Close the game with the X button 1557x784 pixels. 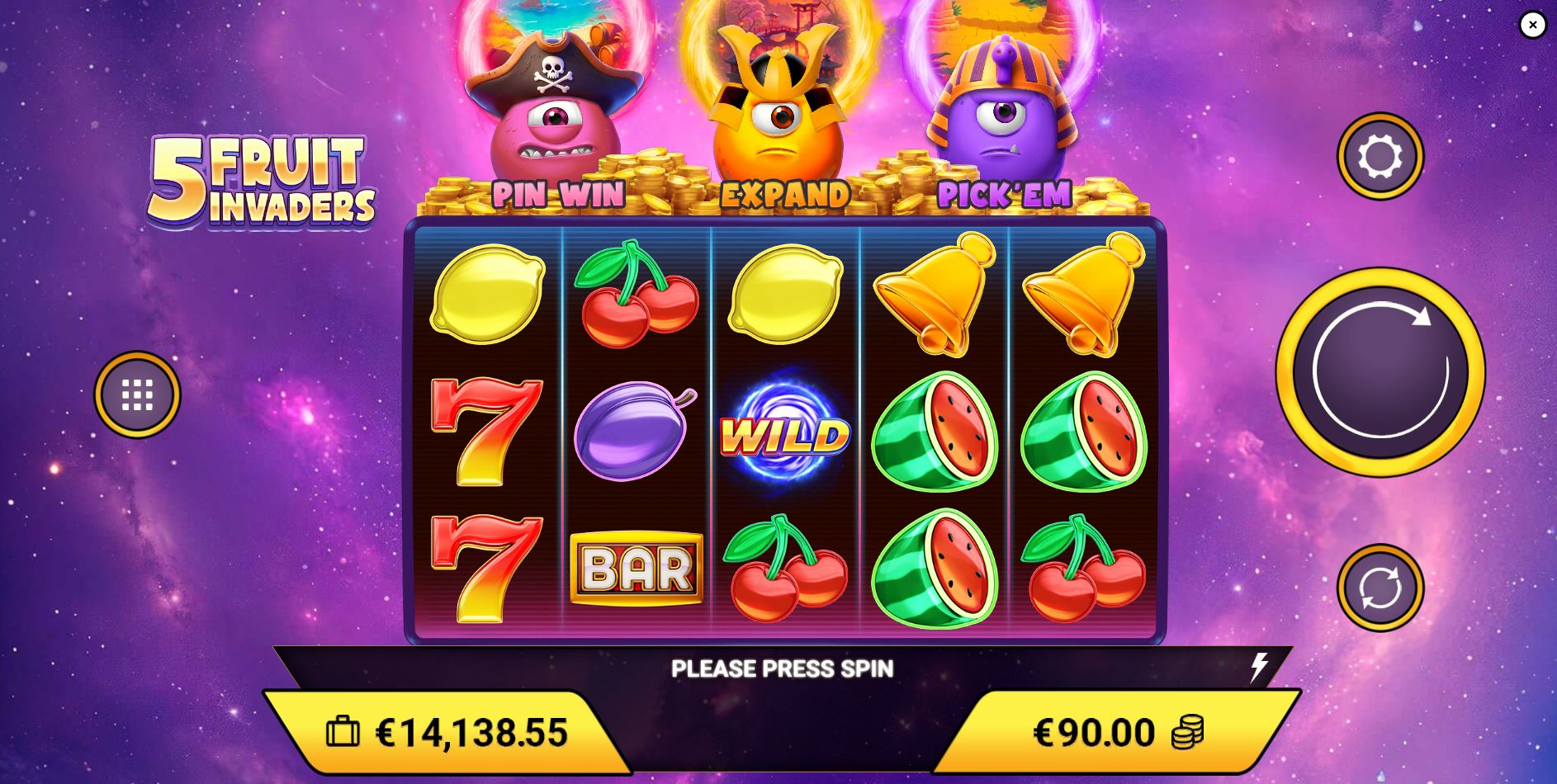click(x=1531, y=26)
